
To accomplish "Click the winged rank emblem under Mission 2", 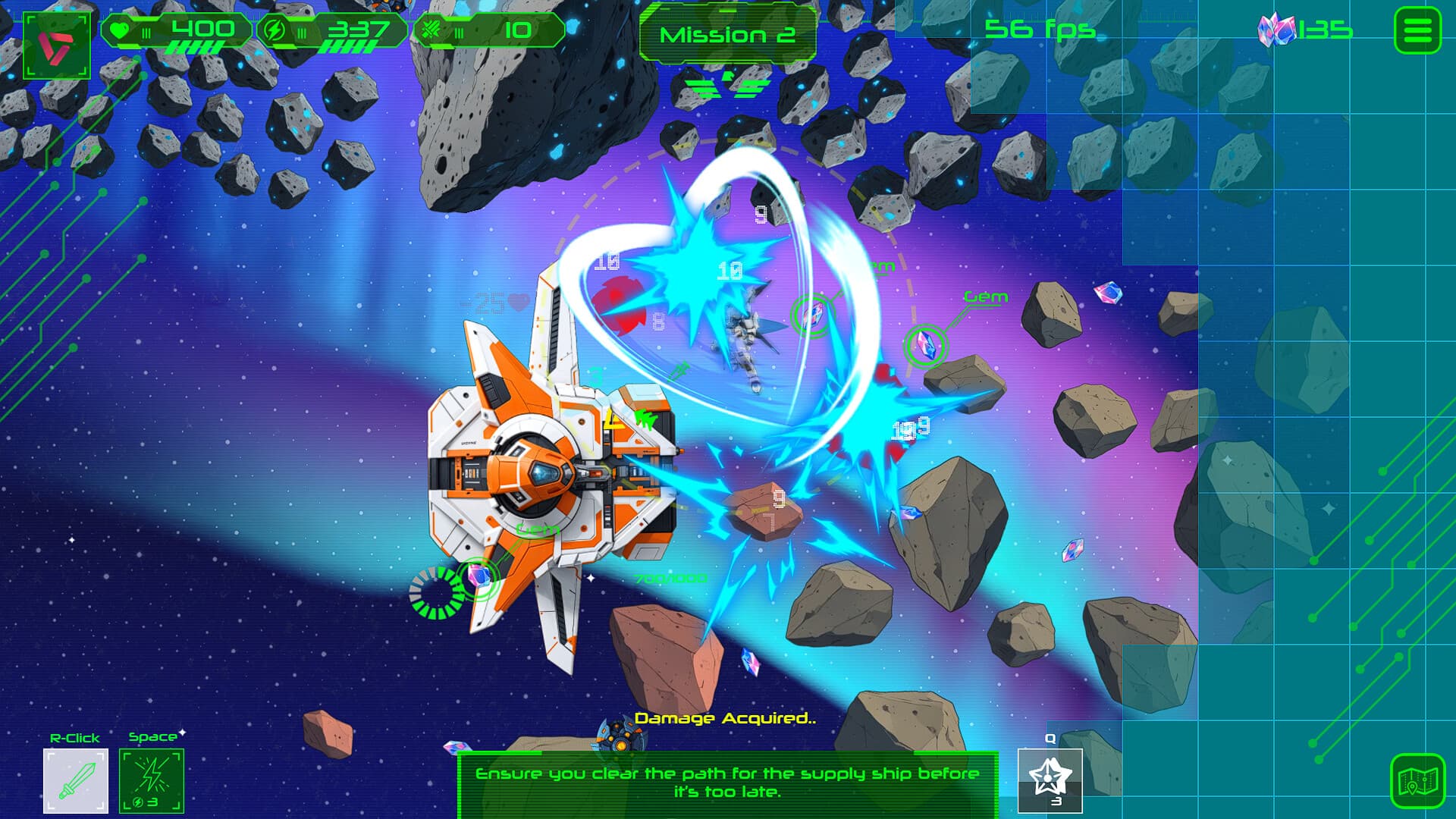I will coord(728,85).
